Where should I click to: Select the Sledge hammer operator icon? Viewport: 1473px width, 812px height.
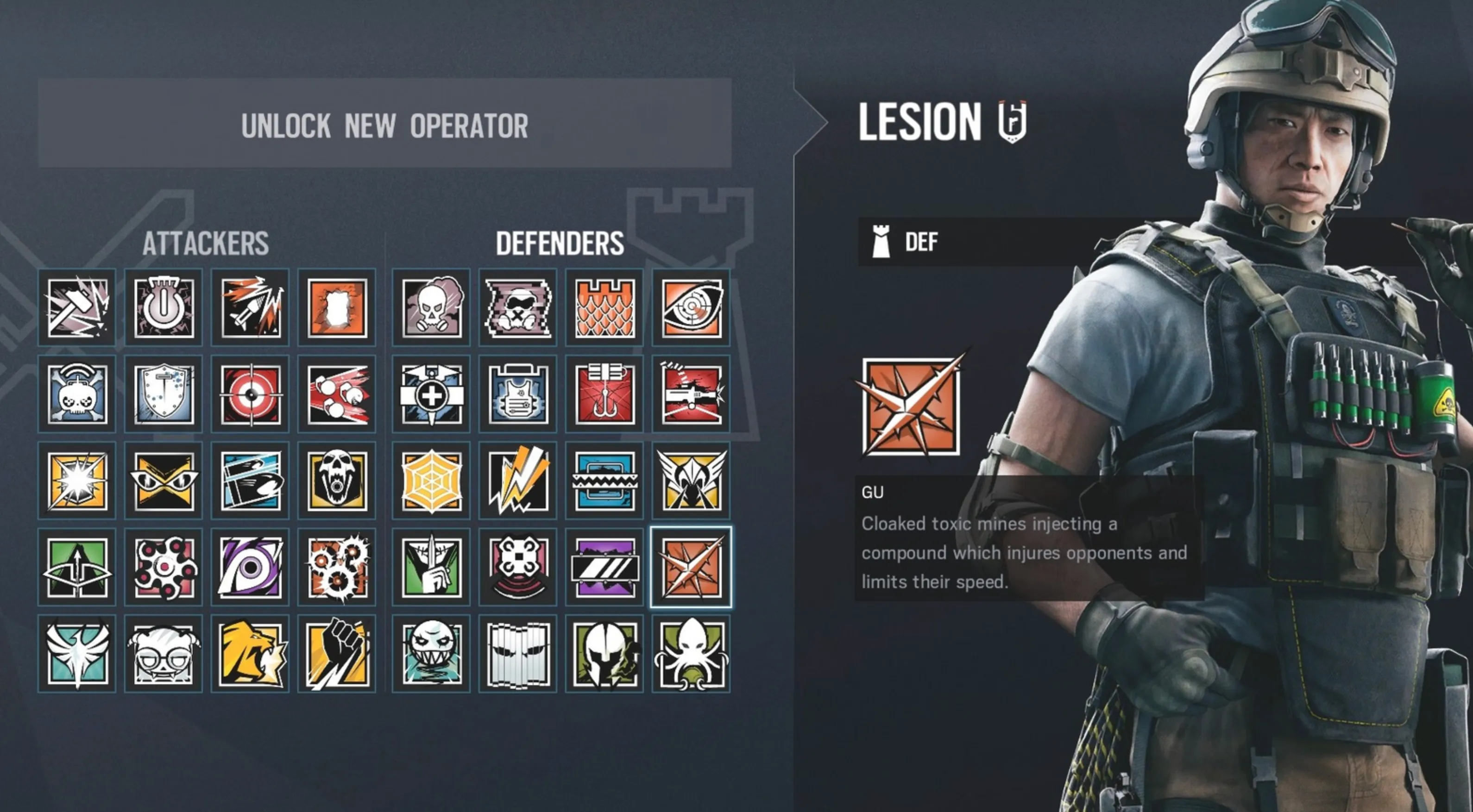77,307
